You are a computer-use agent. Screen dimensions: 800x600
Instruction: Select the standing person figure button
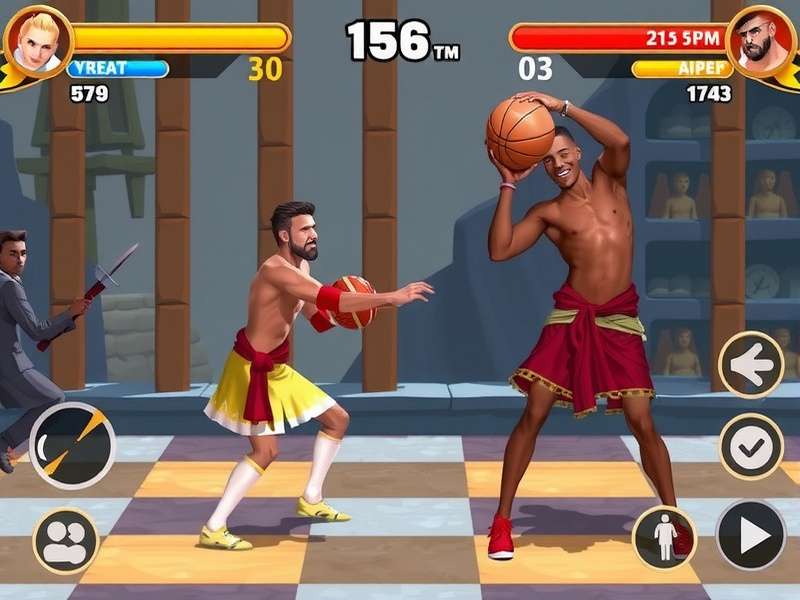pyautogui.click(x=665, y=537)
